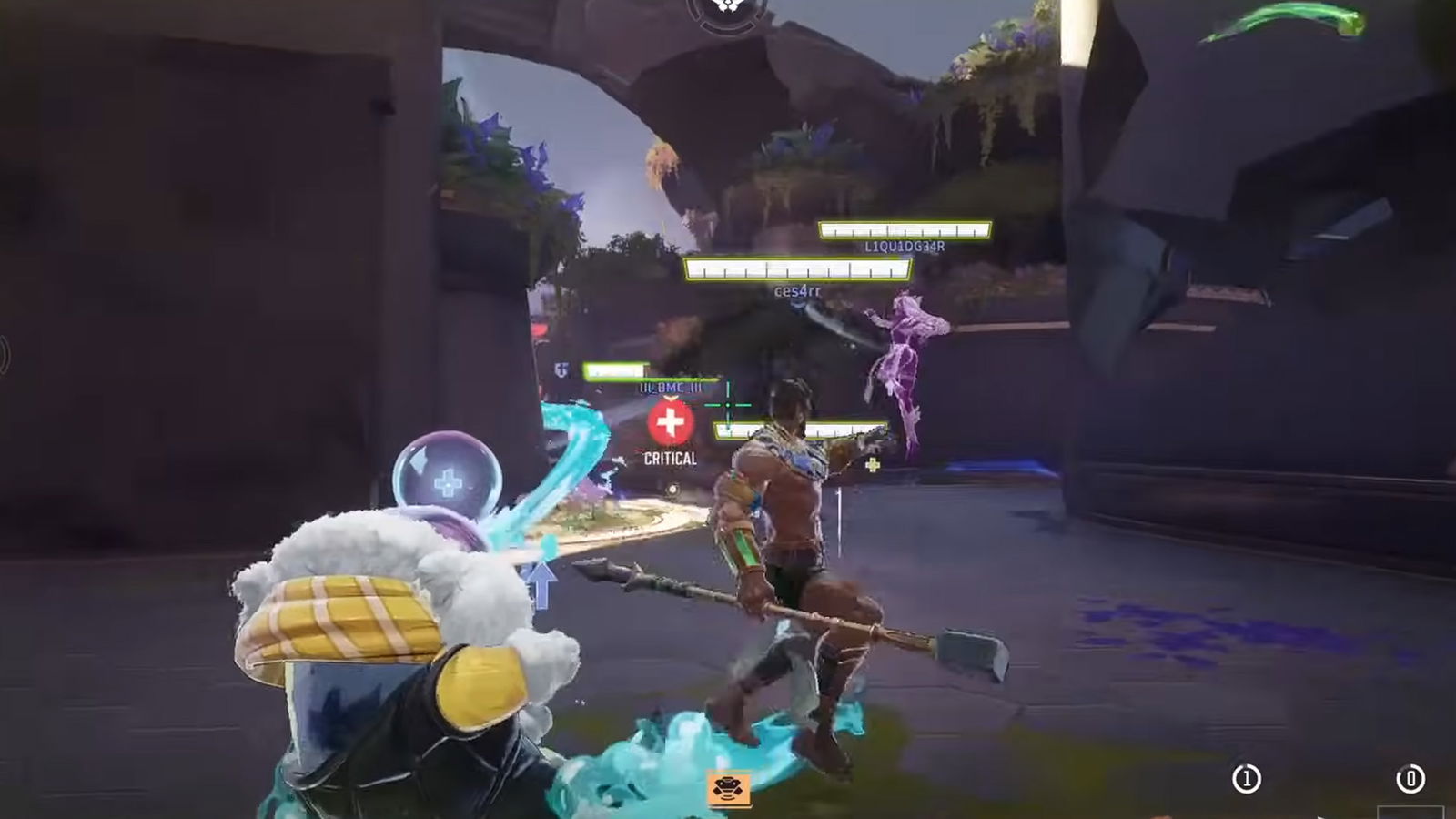The width and height of the screenshot is (1456, 819).
Task: Select the green blade pickup icon in top right
Action: pyautogui.click(x=1282, y=22)
